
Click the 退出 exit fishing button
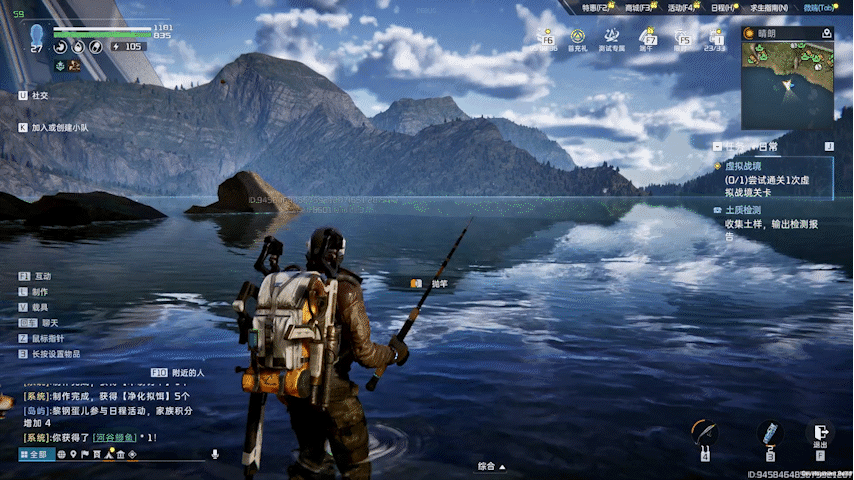pos(820,435)
